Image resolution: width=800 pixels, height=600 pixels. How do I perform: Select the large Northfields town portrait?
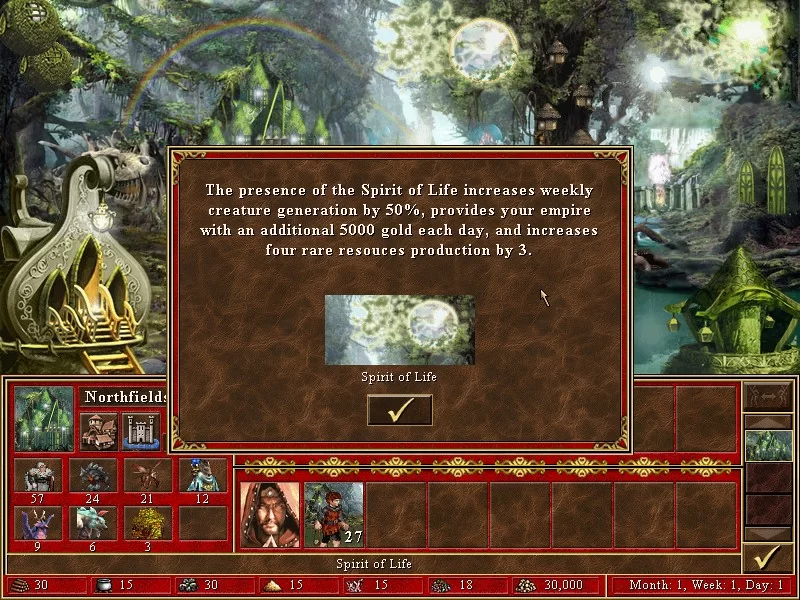[44, 418]
